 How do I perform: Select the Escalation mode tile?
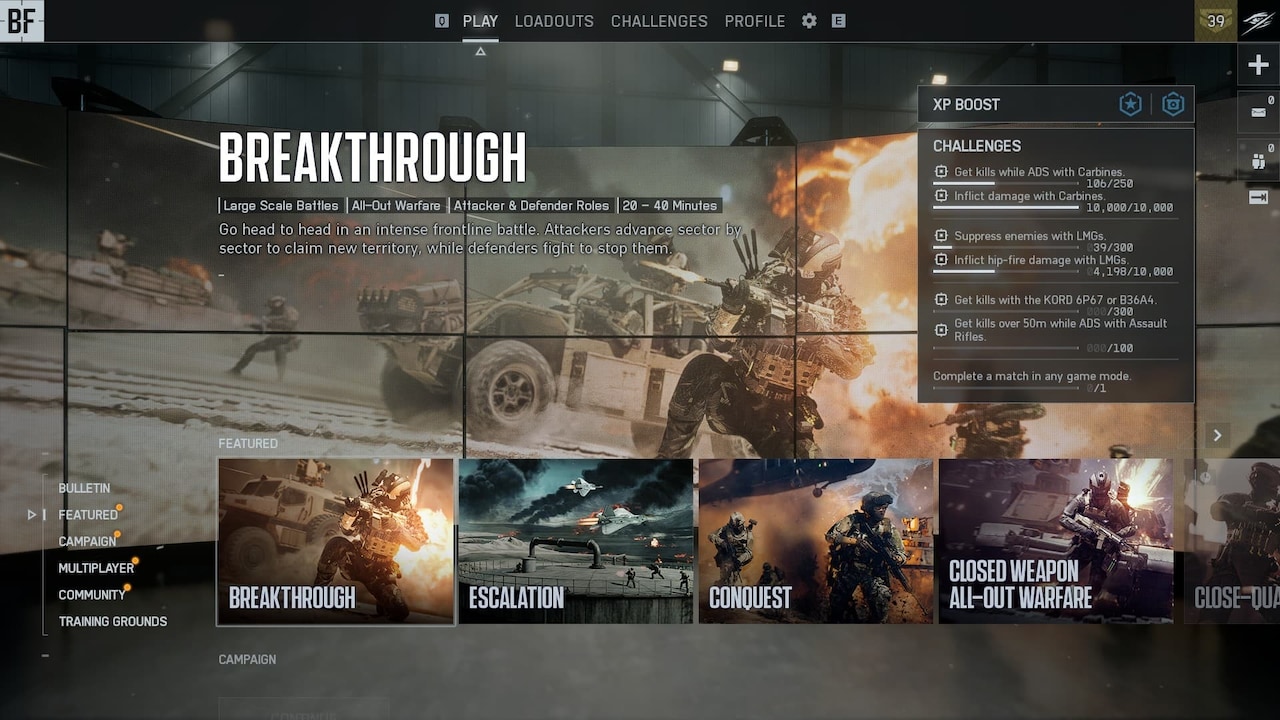click(576, 541)
